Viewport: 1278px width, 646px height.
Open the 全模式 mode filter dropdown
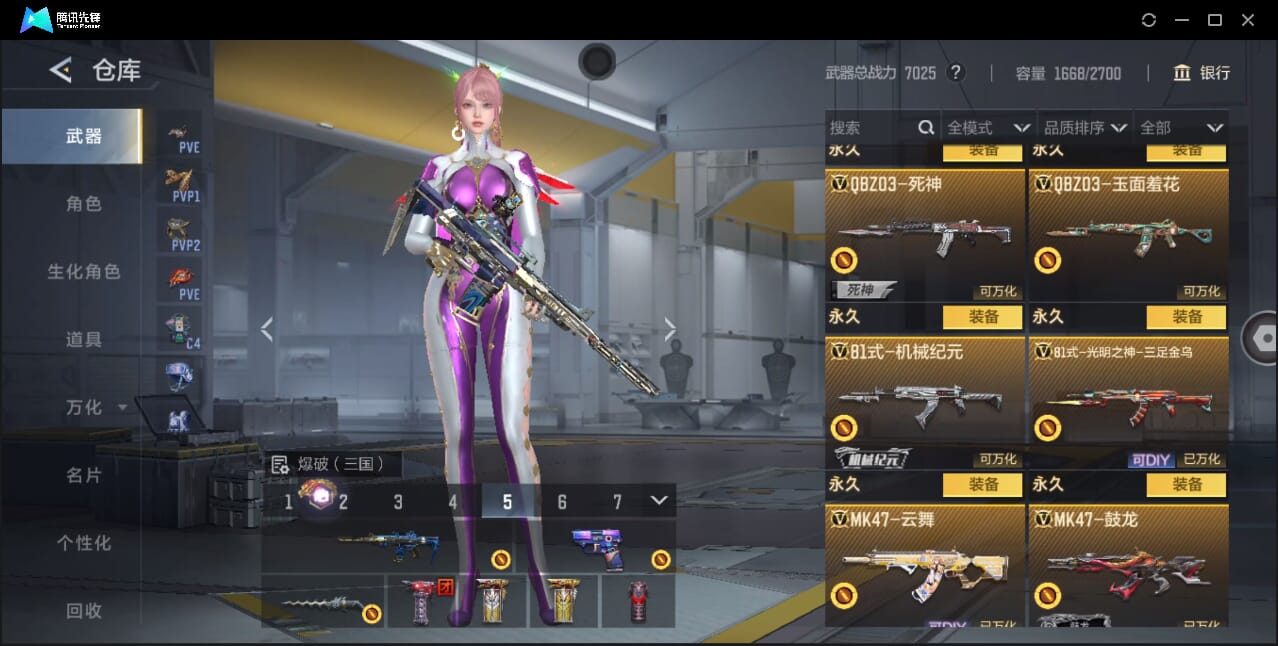click(988, 128)
